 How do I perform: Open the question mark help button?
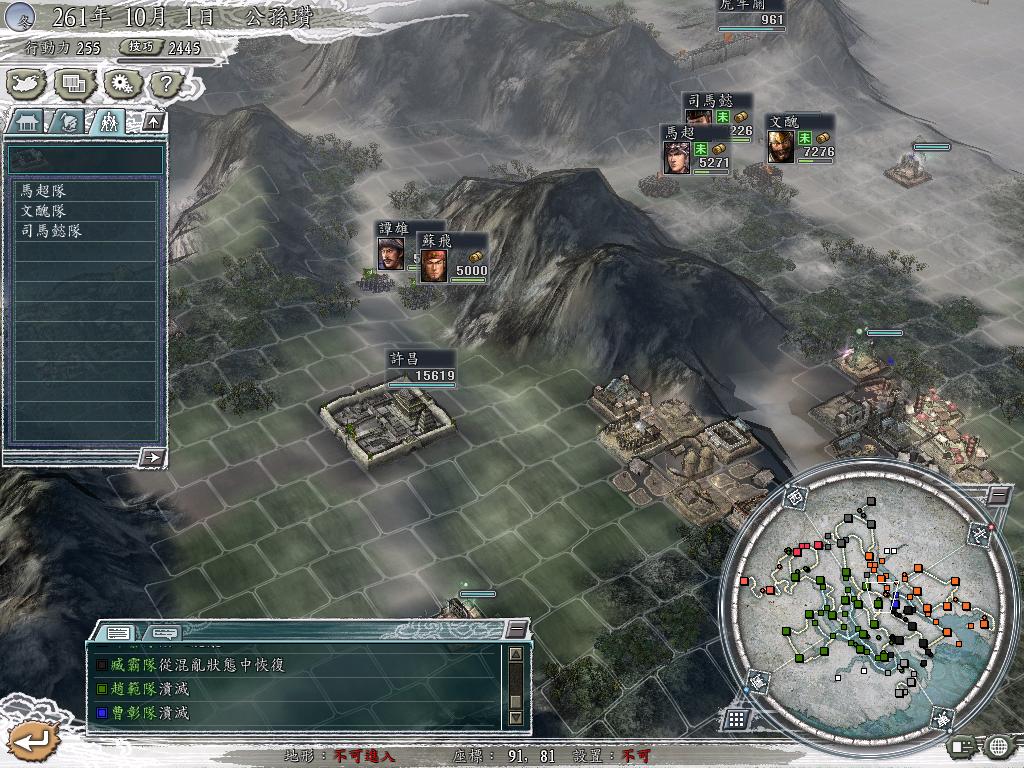point(164,84)
